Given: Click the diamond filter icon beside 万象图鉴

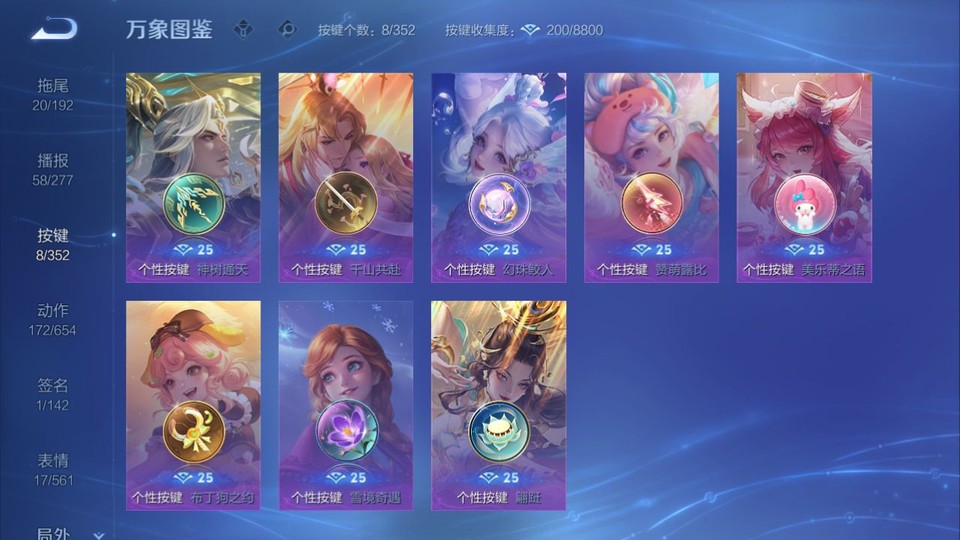Looking at the screenshot, I should (x=243, y=29).
